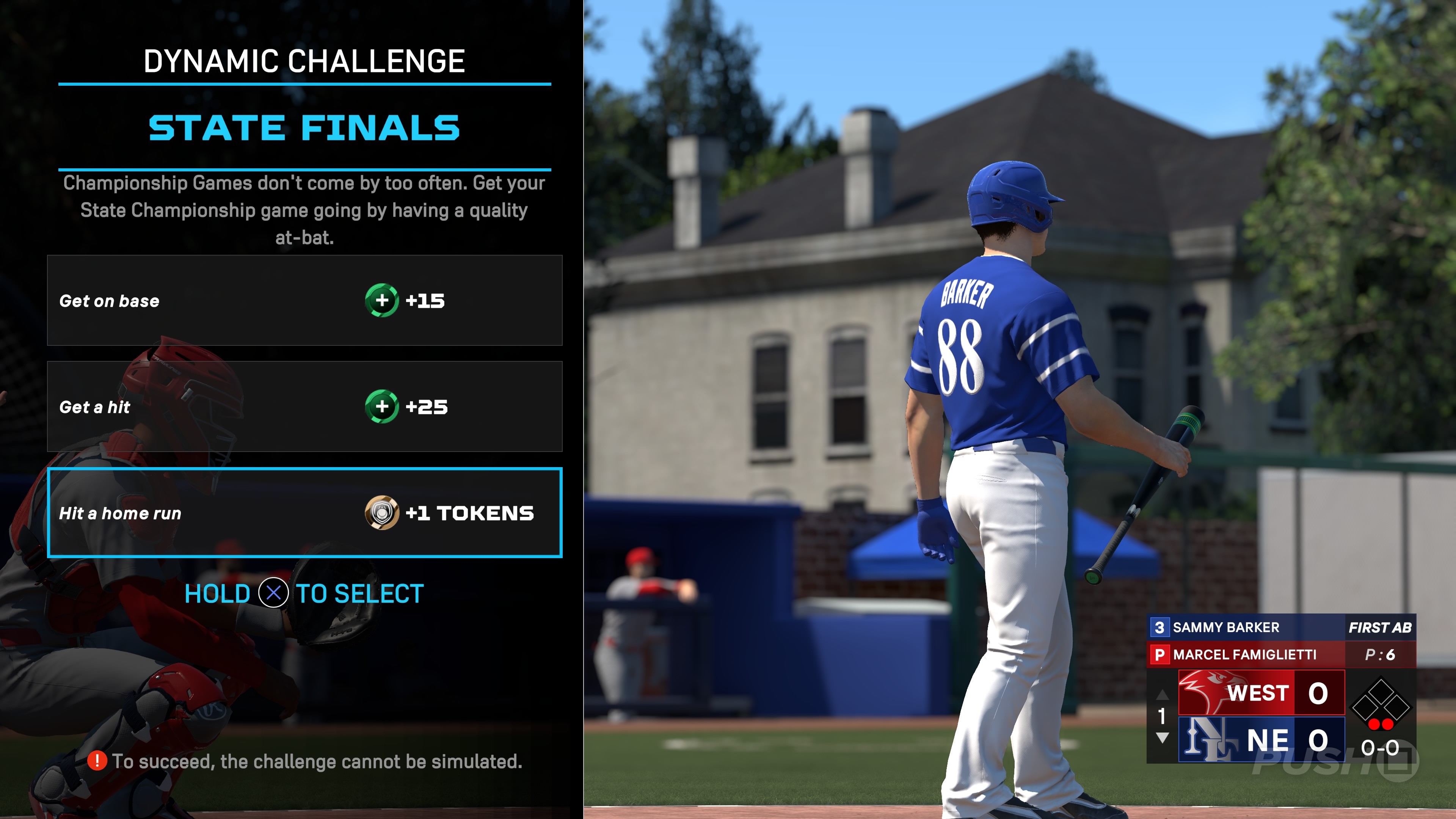The height and width of the screenshot is (819, 1456).
Task: Choose the 'Get a hit' challenge
Action: 304,406
